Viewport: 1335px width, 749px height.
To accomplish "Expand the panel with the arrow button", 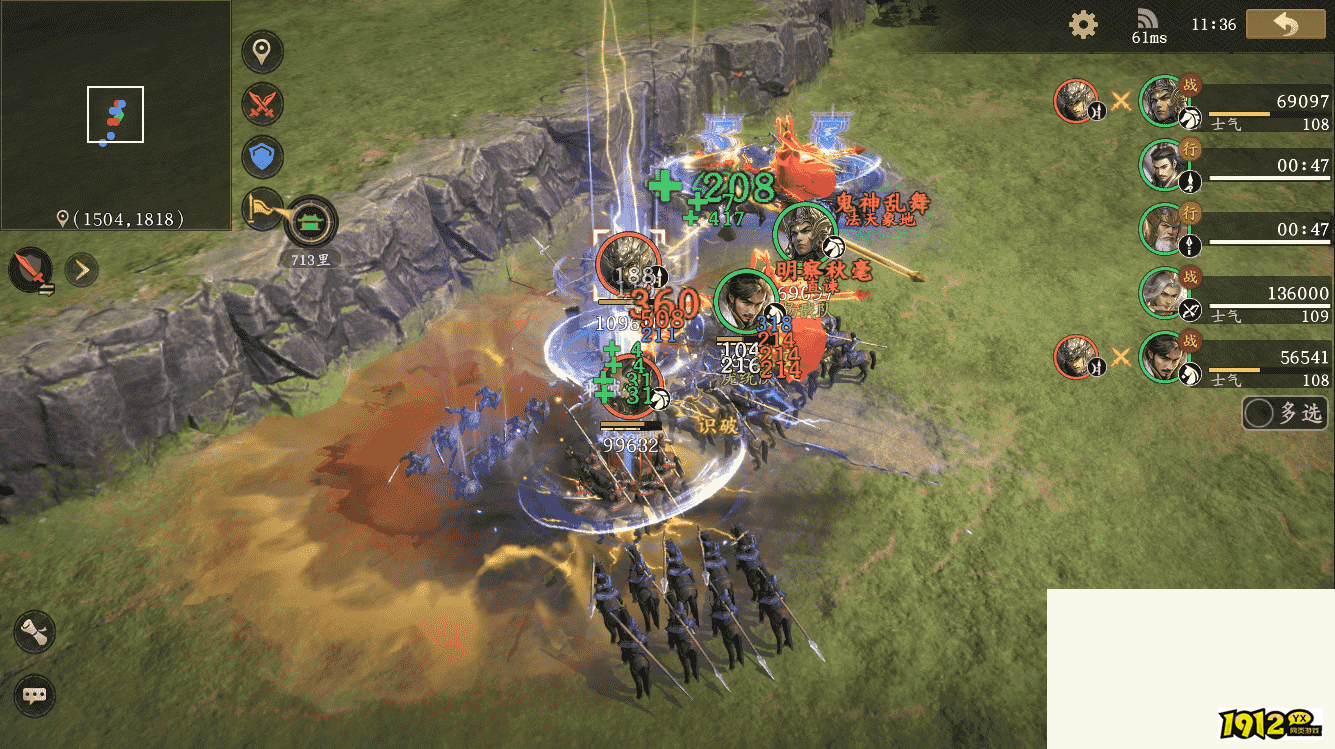I will pyautogui.click(x=81, y=269).
